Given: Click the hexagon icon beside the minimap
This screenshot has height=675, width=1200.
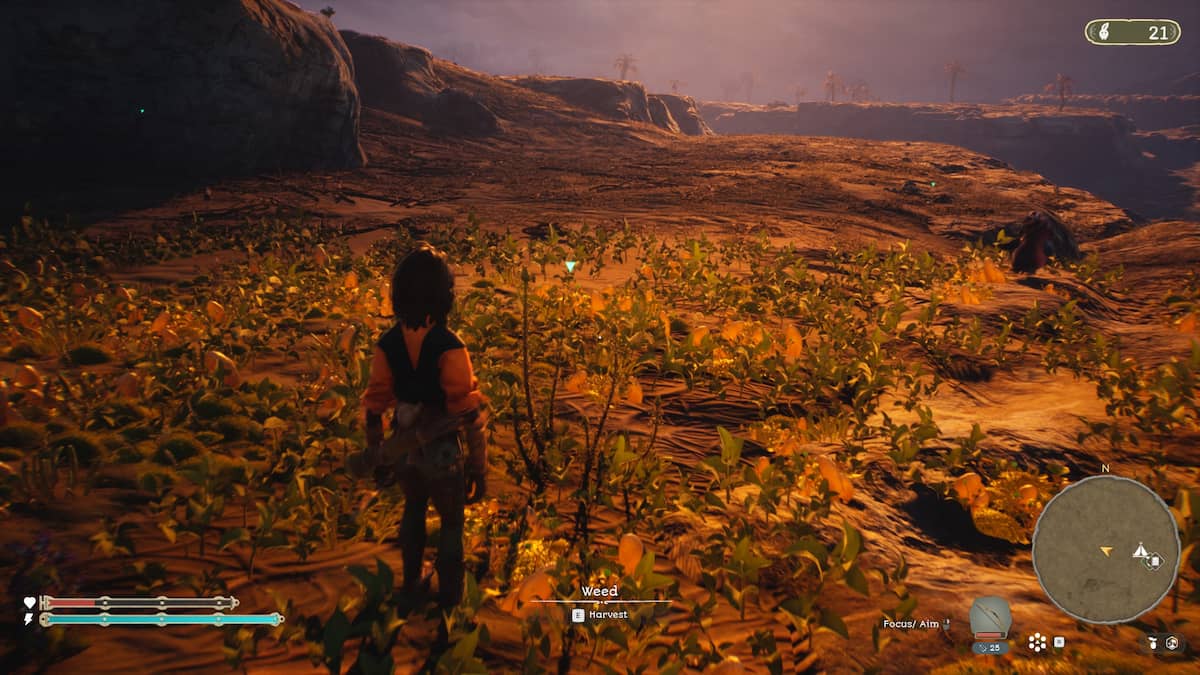Looking at the screenshot, I should (1171, 642).
